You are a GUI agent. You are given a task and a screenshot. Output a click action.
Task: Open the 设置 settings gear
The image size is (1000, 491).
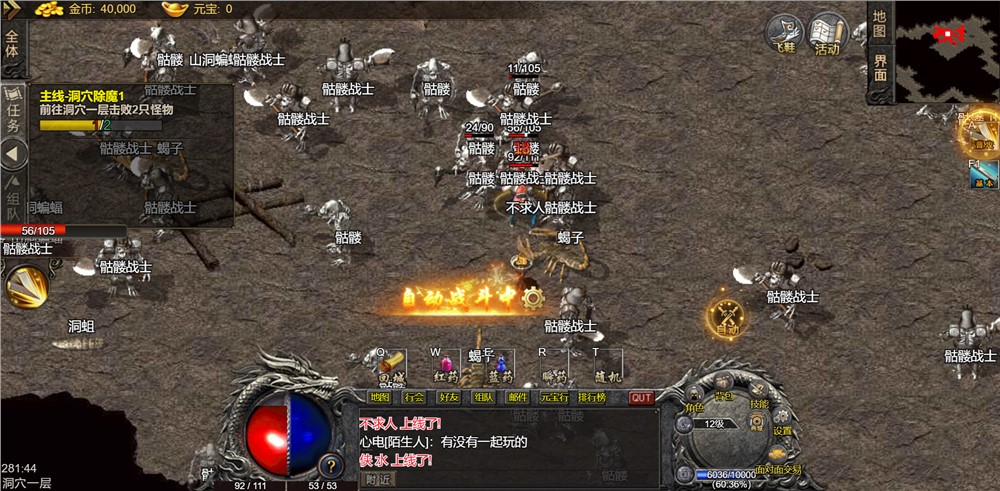pos(781,422)
